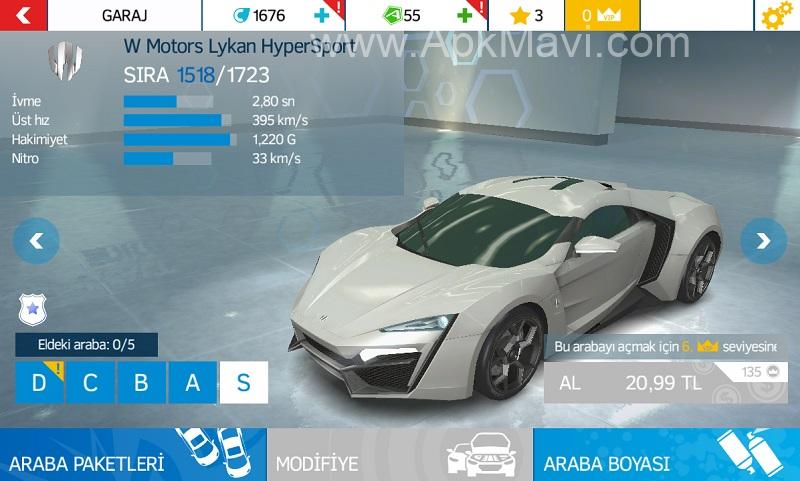The width and height of the screenshot is (800, 481).
Task: Select the class D tab
Action: tap(40, 383)
